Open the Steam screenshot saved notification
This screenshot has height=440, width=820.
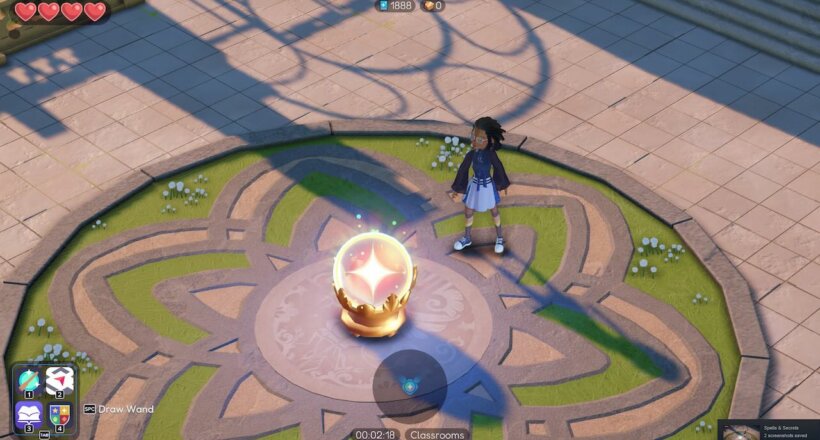768,429
